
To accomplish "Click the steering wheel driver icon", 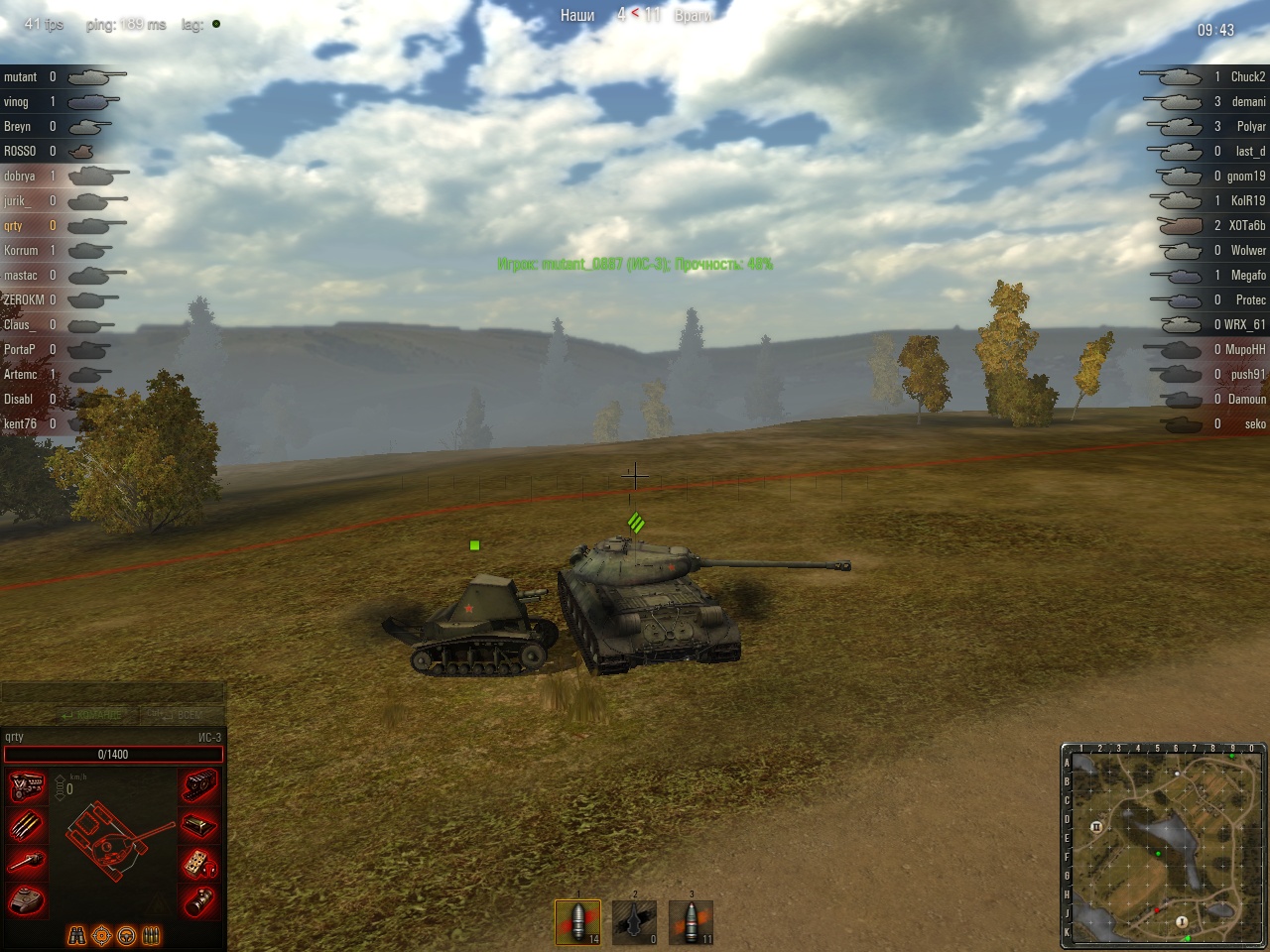I will 126,935.
